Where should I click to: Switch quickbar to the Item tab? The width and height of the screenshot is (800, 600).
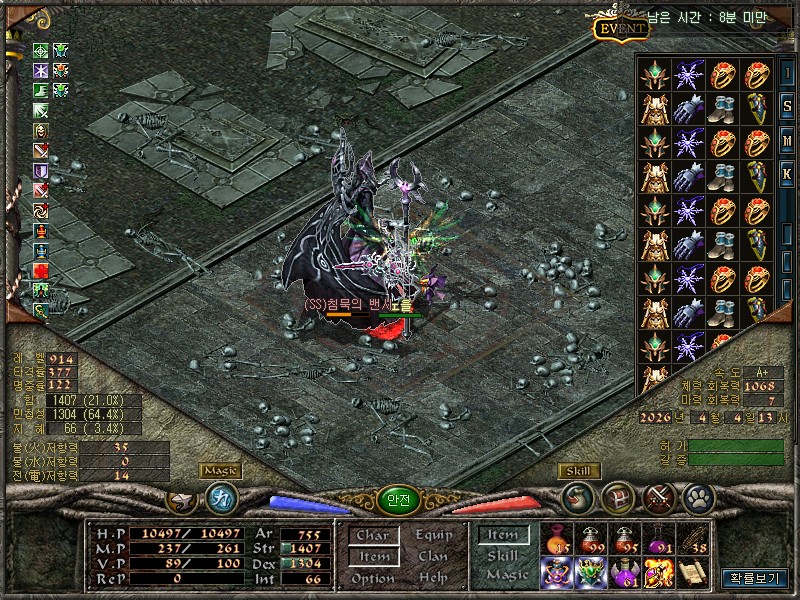tap(503, 535)
